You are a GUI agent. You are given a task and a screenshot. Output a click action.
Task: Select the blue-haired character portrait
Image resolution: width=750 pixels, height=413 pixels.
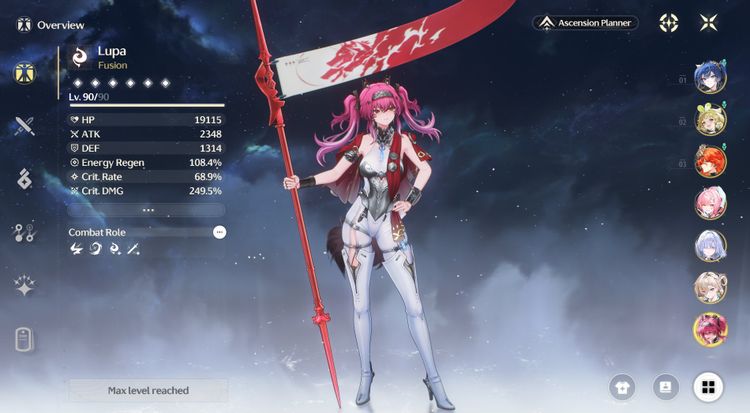[710, 77]
